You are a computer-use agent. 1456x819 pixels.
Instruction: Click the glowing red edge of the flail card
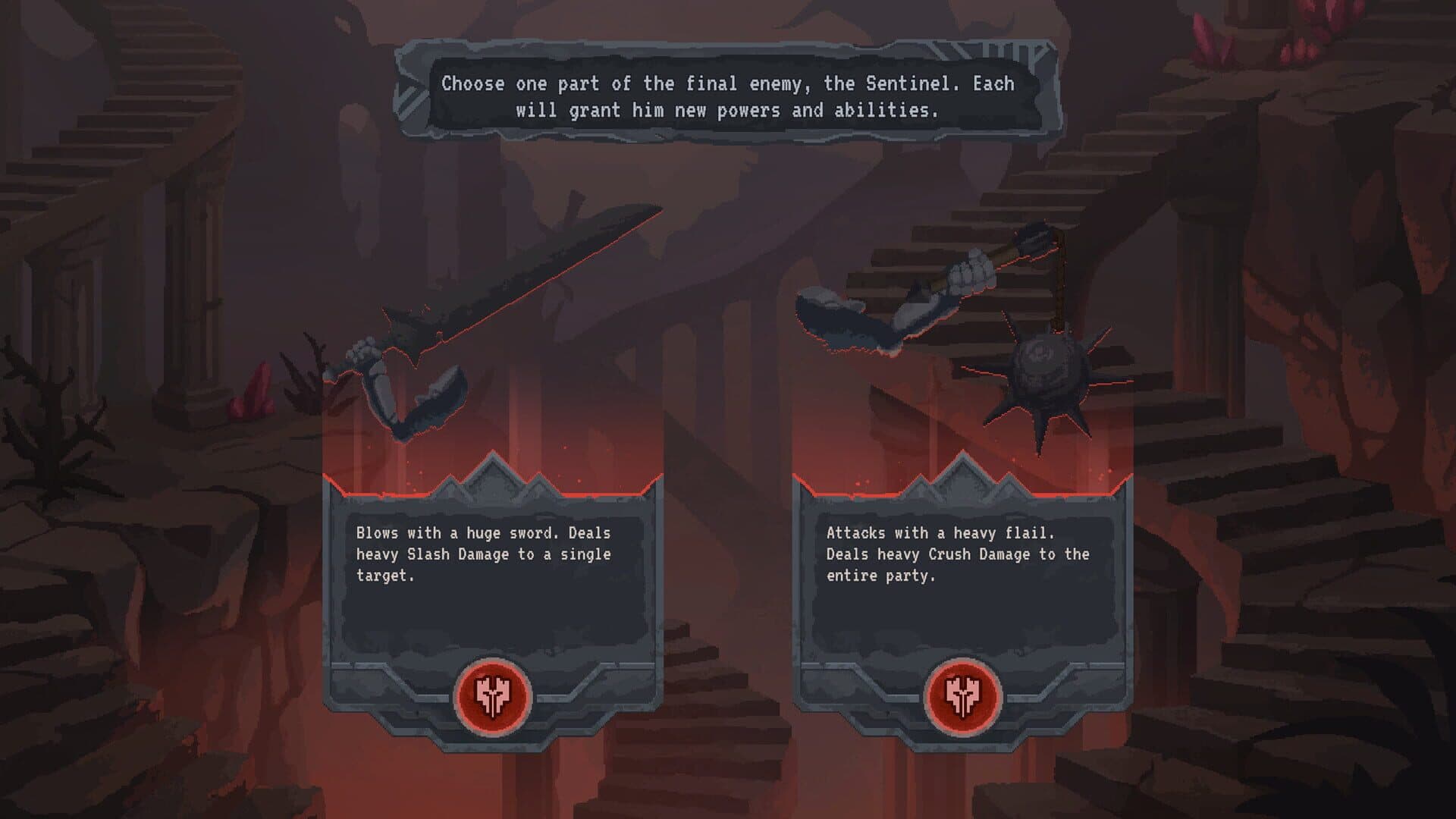click(x=963, y=476)
